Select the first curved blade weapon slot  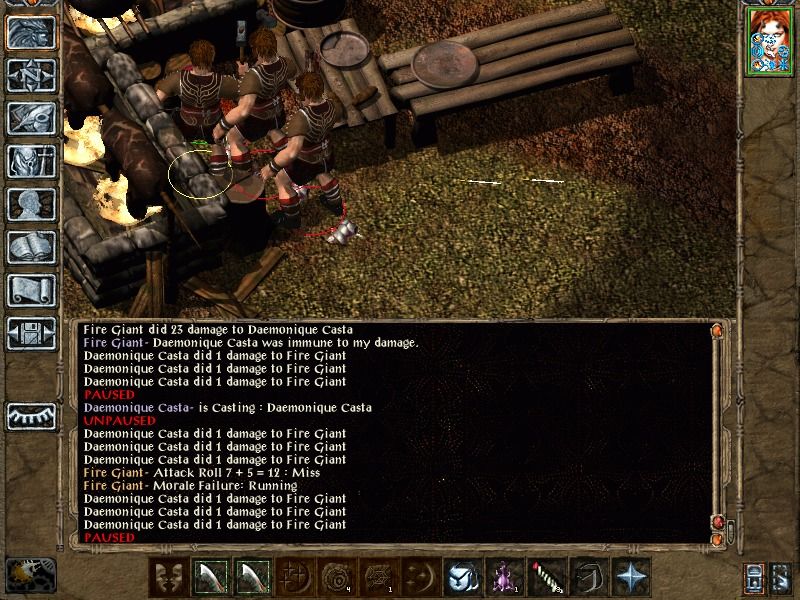[210, 576]
